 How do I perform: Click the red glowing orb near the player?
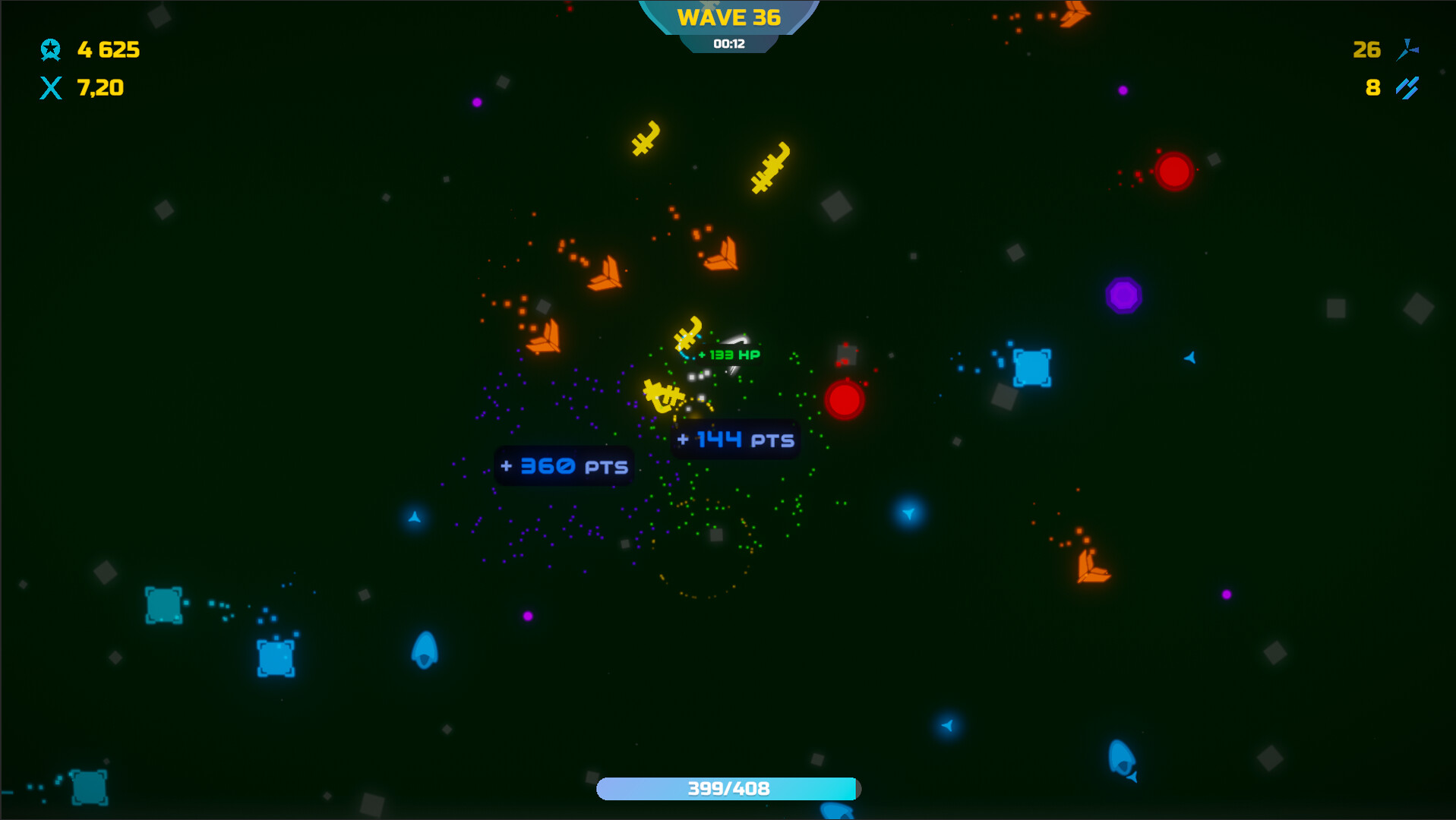click(843, 401)
